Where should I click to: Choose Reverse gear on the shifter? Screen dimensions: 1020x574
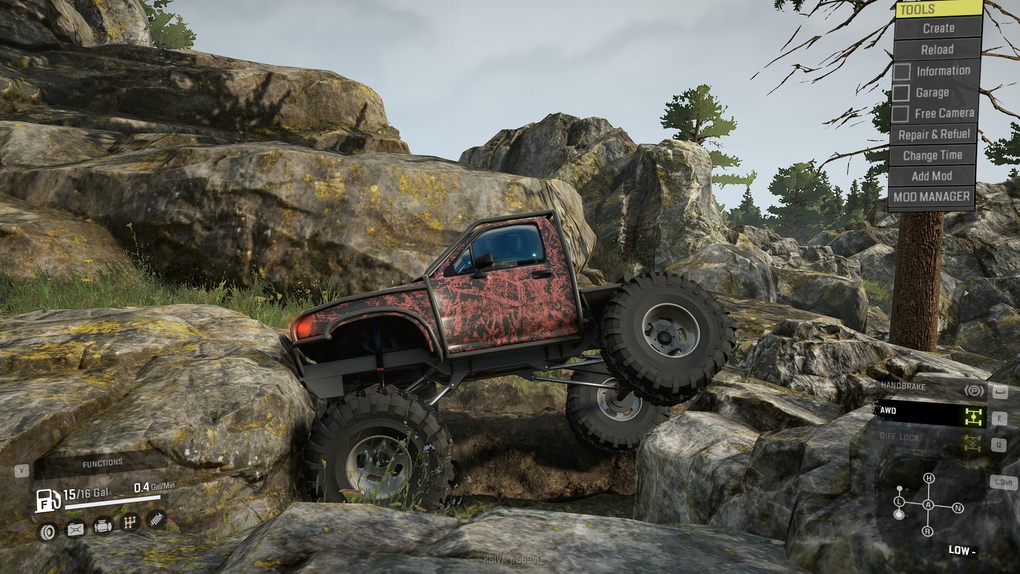(928, 530)
